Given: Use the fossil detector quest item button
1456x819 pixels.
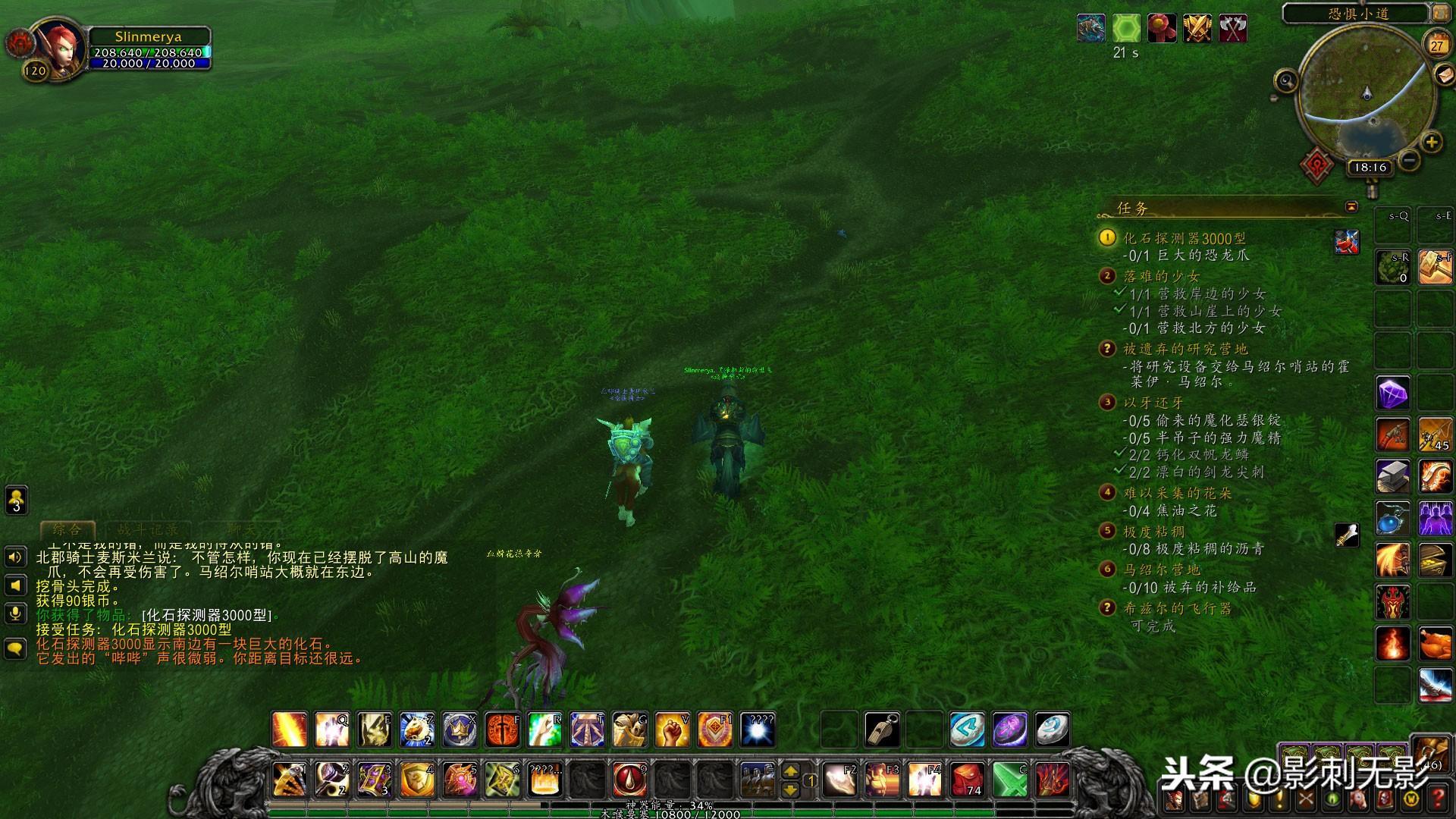Looking at the screenshot, I should click(1347, 242).
